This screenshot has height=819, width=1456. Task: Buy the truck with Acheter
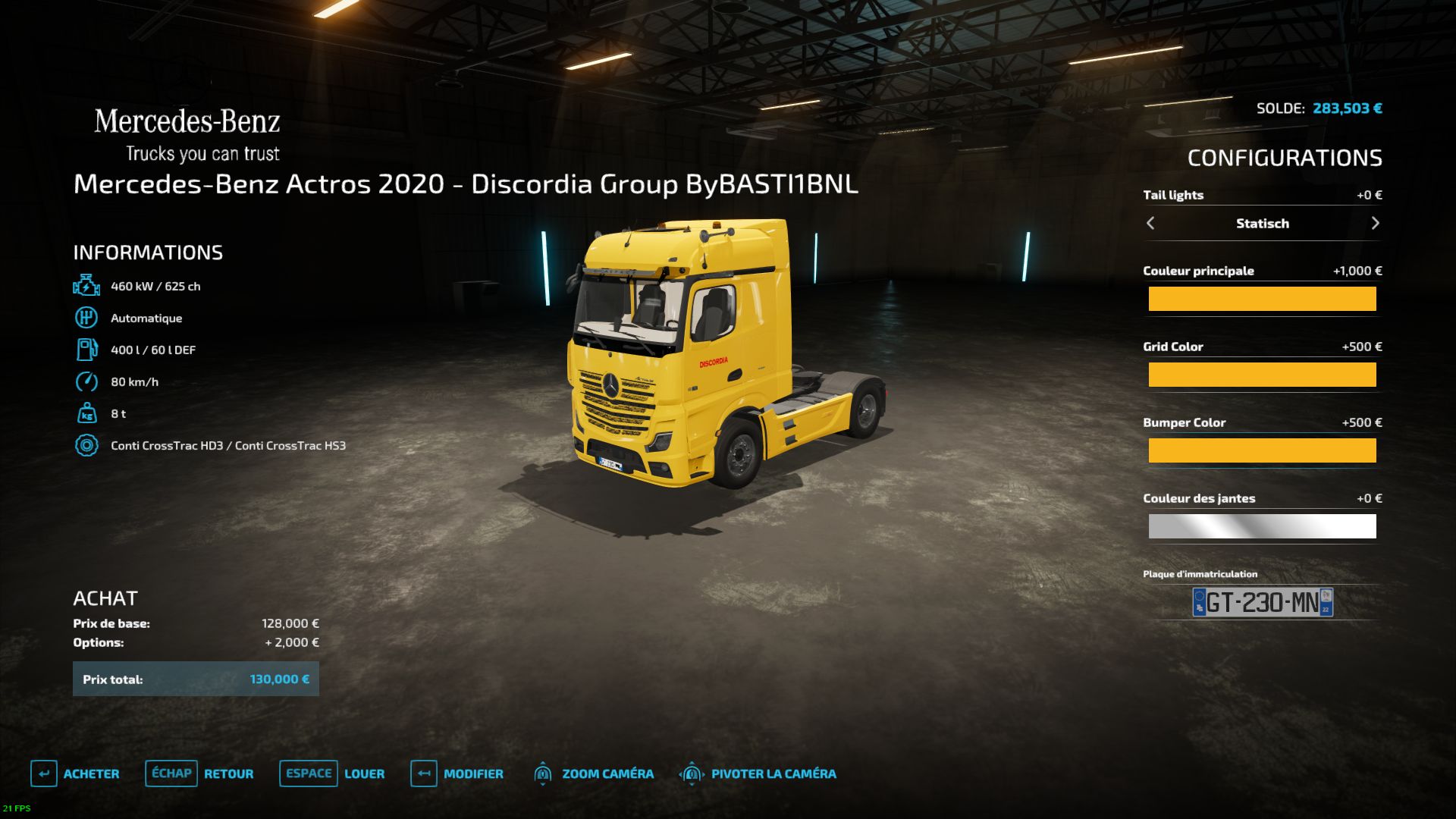pyautogui.click(x=75, y=773)
